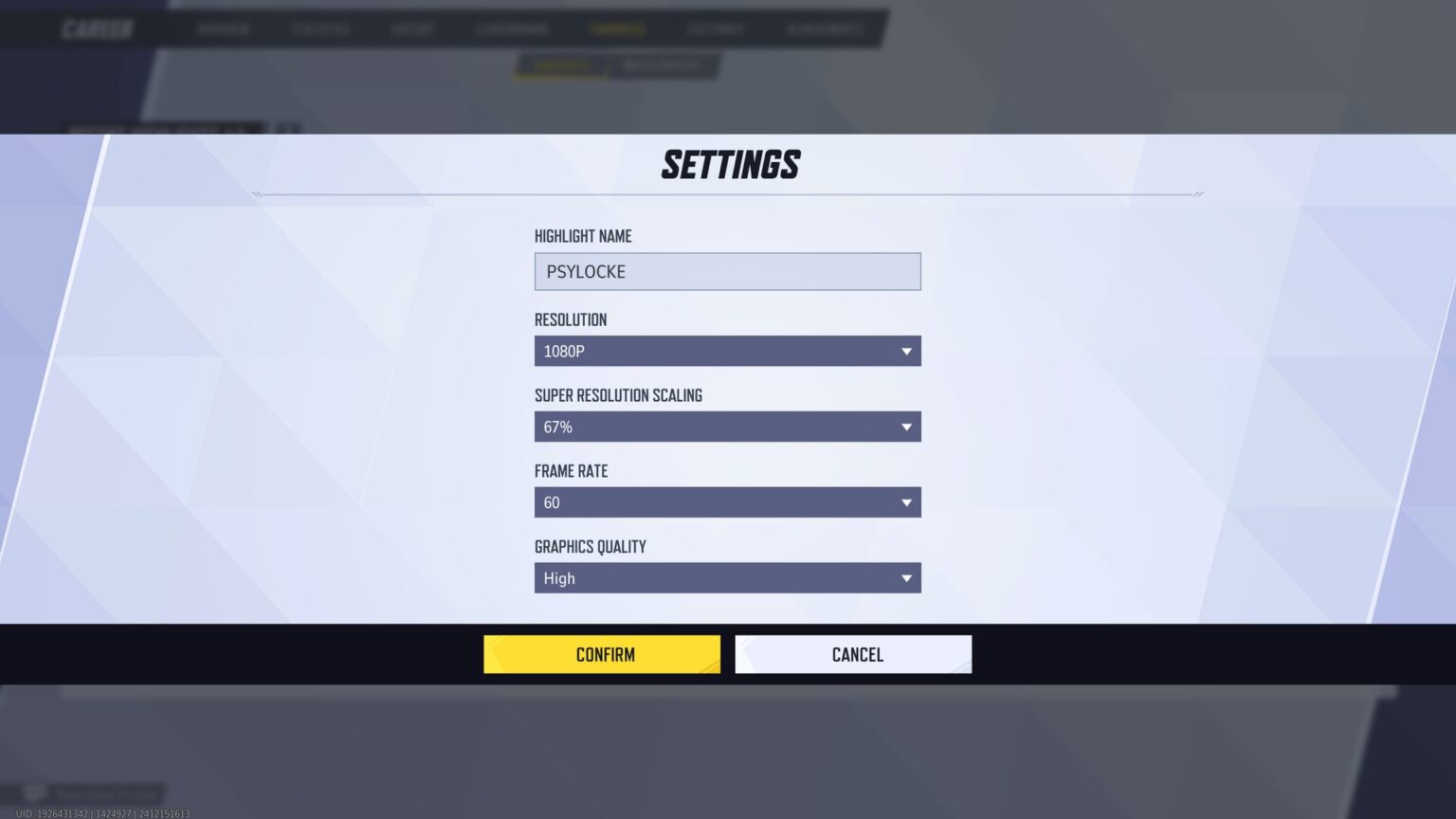Viewport: 1456px width, 819px height.
Task: Click the Graphics Quality label text
Action: click(589, 547)
